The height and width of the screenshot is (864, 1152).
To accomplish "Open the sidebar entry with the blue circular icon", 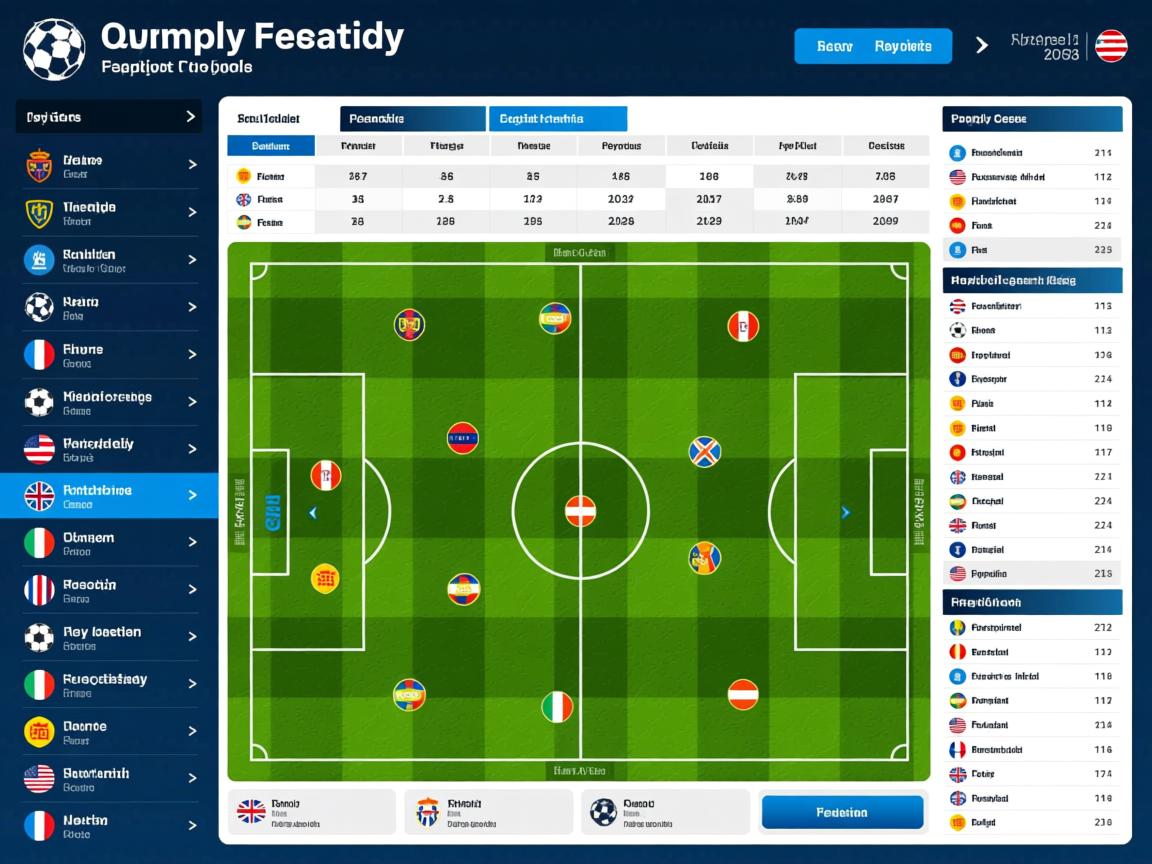I will pyautogui.click(x=109, y=260).
